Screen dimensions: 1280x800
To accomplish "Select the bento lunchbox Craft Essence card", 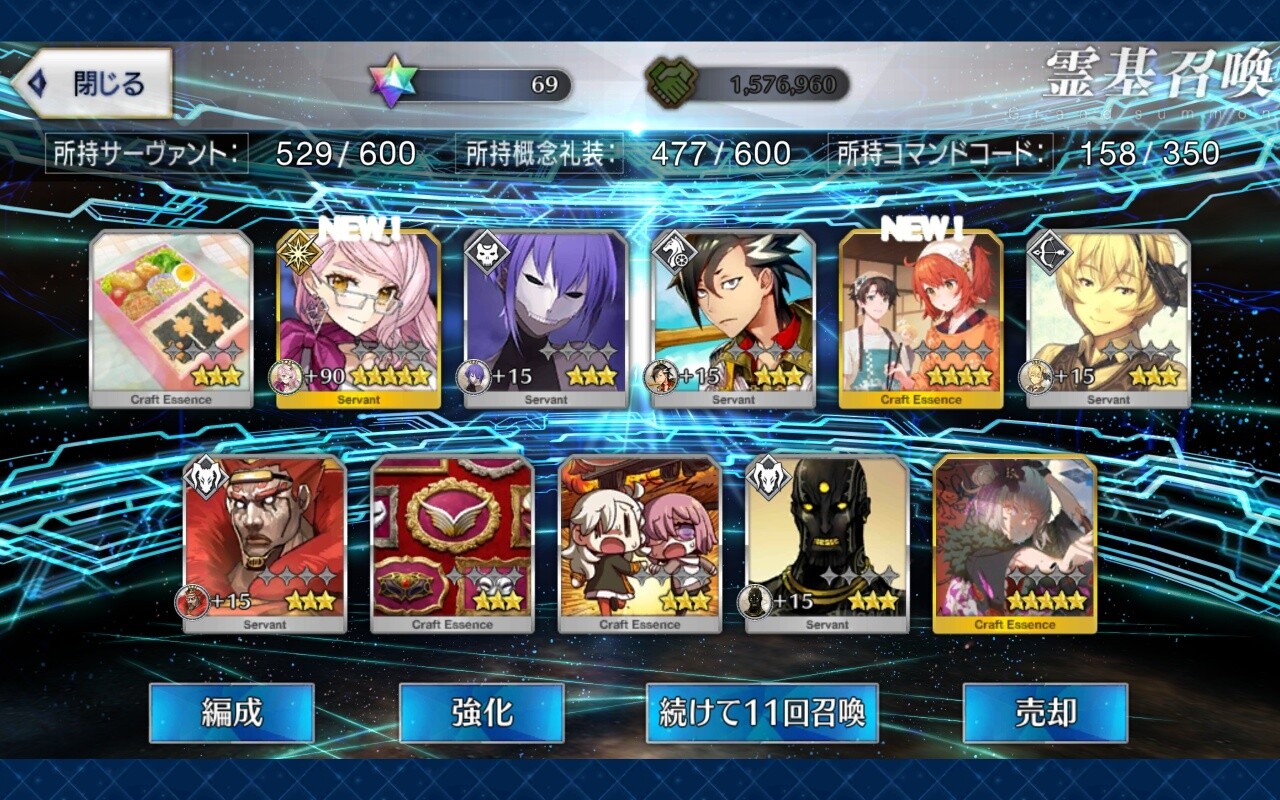I will (x=171, y=319).
